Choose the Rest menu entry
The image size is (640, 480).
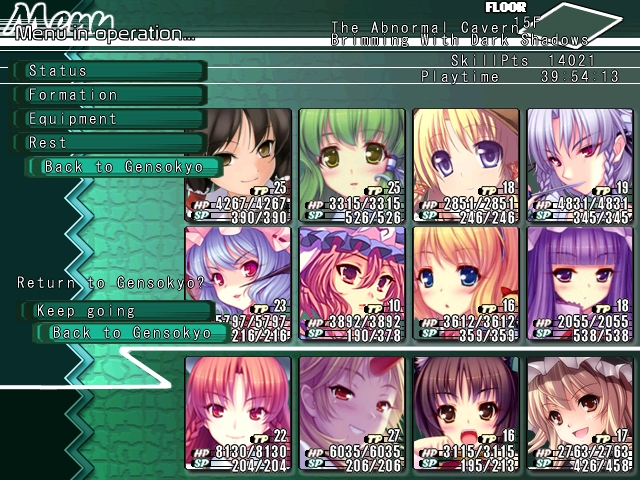[108, 143]
